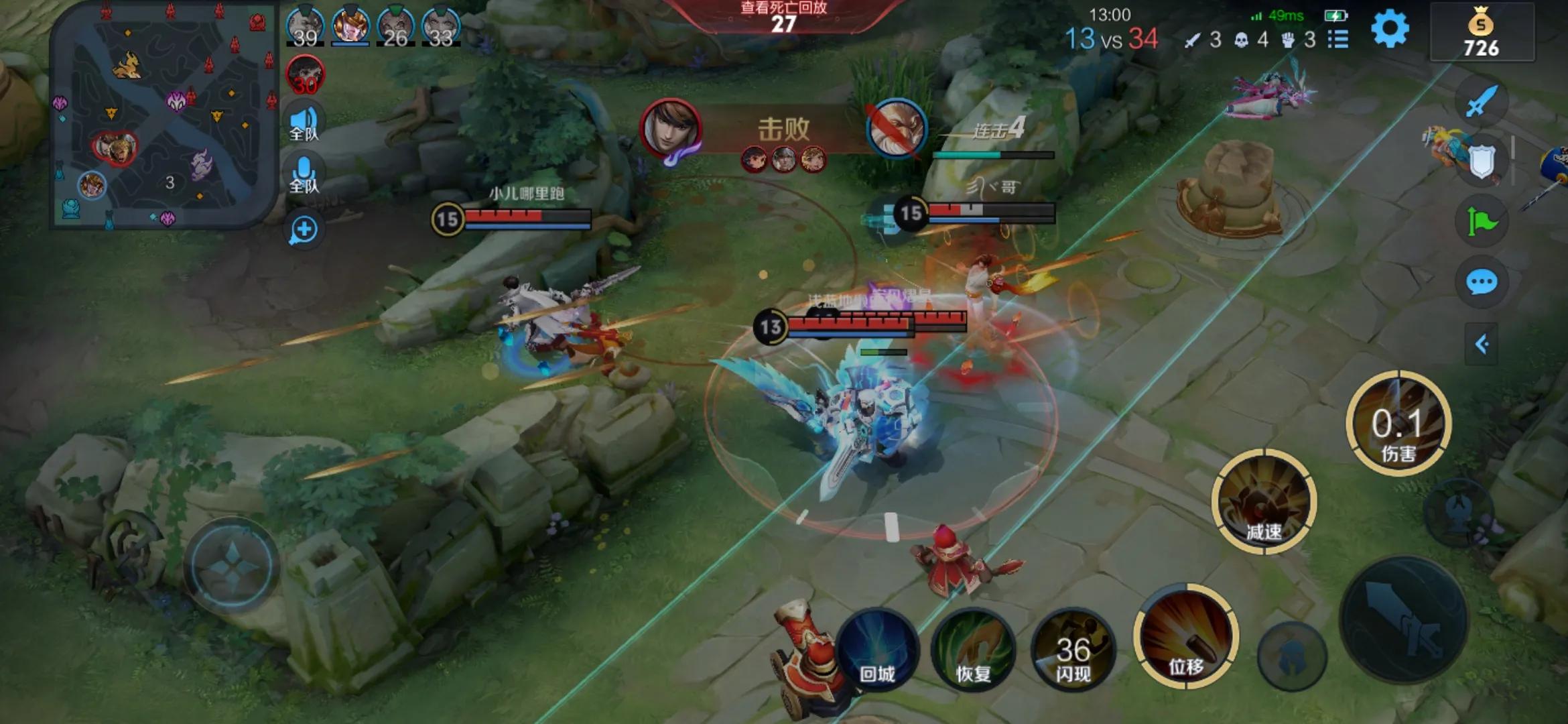The height and width of the screenshot is (724, 1568).
Task: Cast the 减速 slow skill
Action: (1264, 501)
